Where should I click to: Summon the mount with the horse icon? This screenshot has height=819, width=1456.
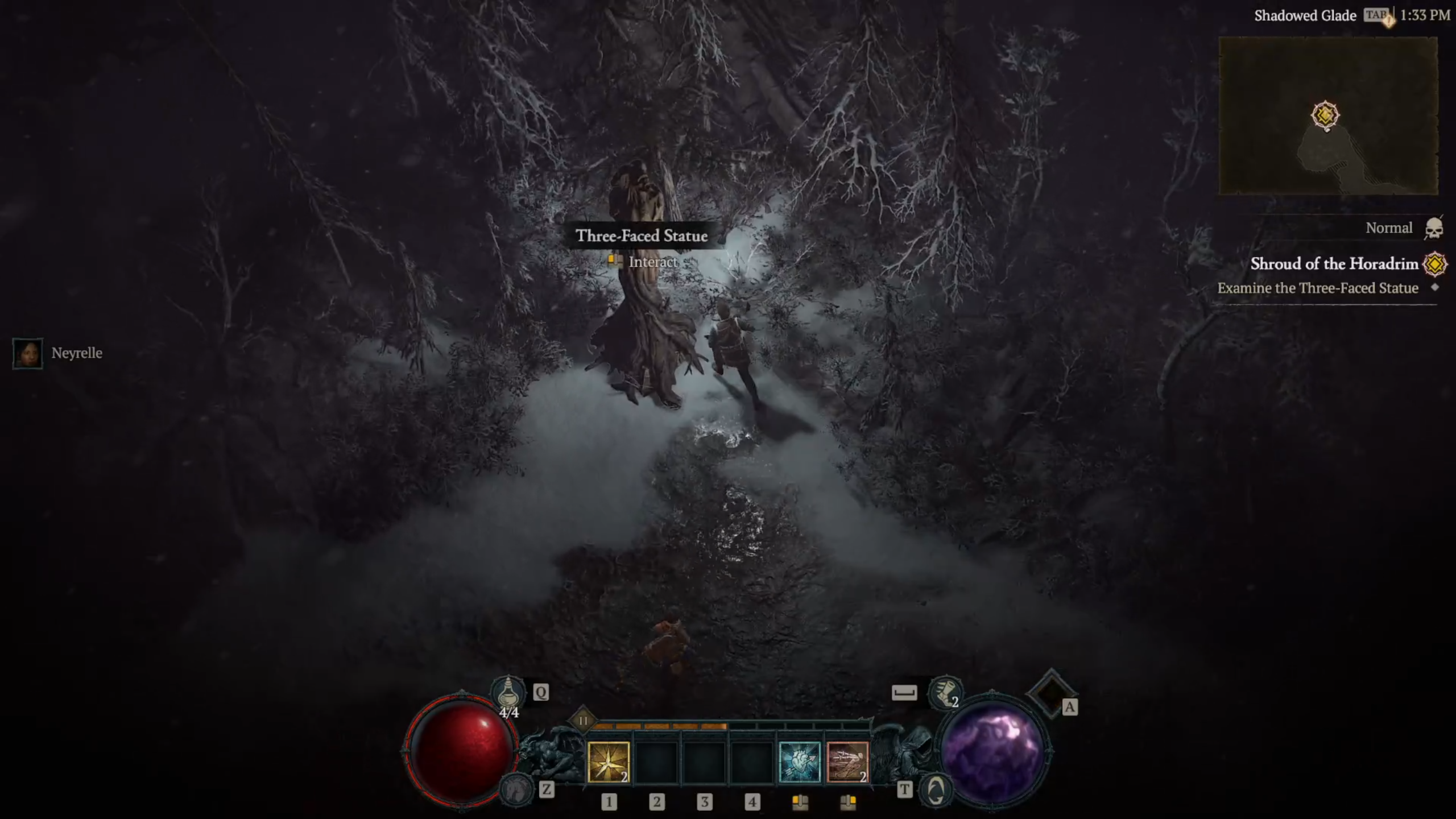pos(516,789)
